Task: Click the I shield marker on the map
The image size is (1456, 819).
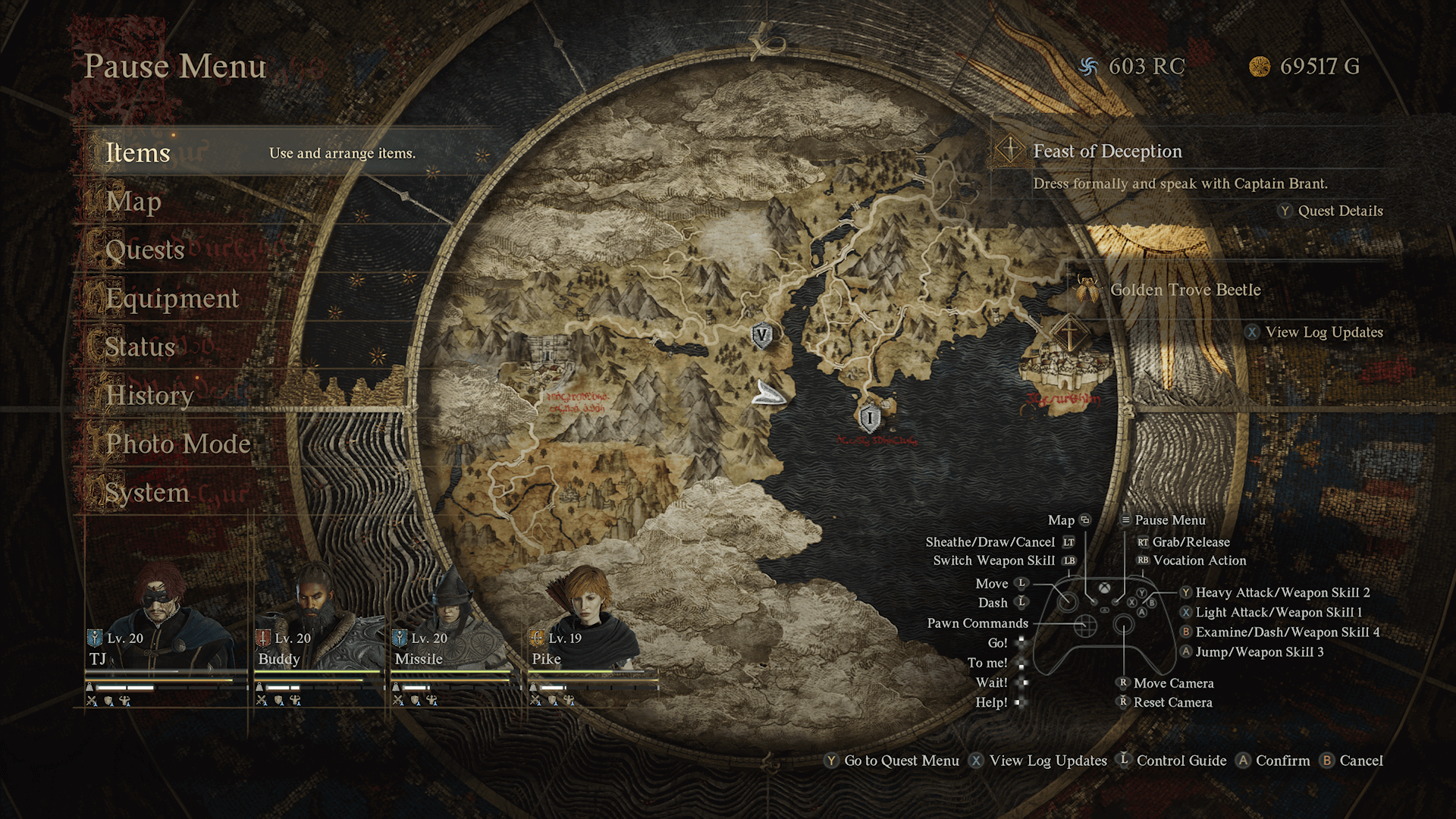Action: point(870,417)
